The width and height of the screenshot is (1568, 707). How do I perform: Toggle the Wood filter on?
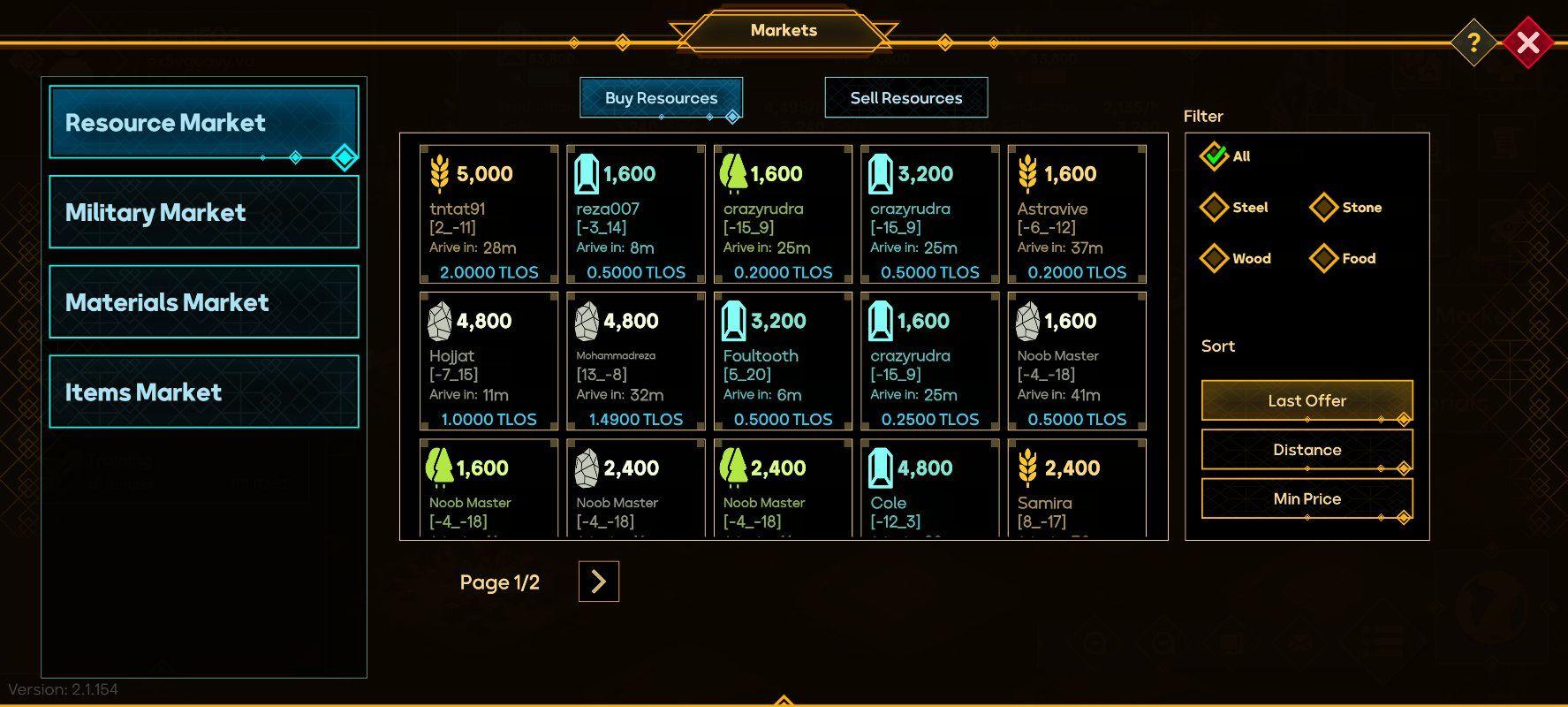click(1215, 258)
